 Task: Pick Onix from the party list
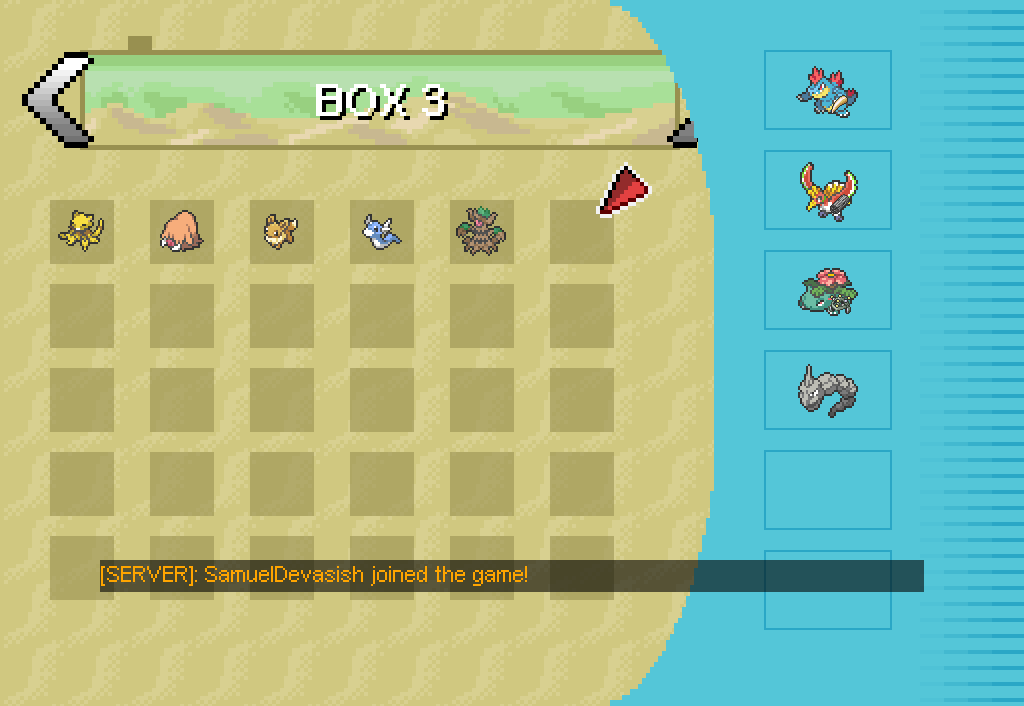(827, 390)
